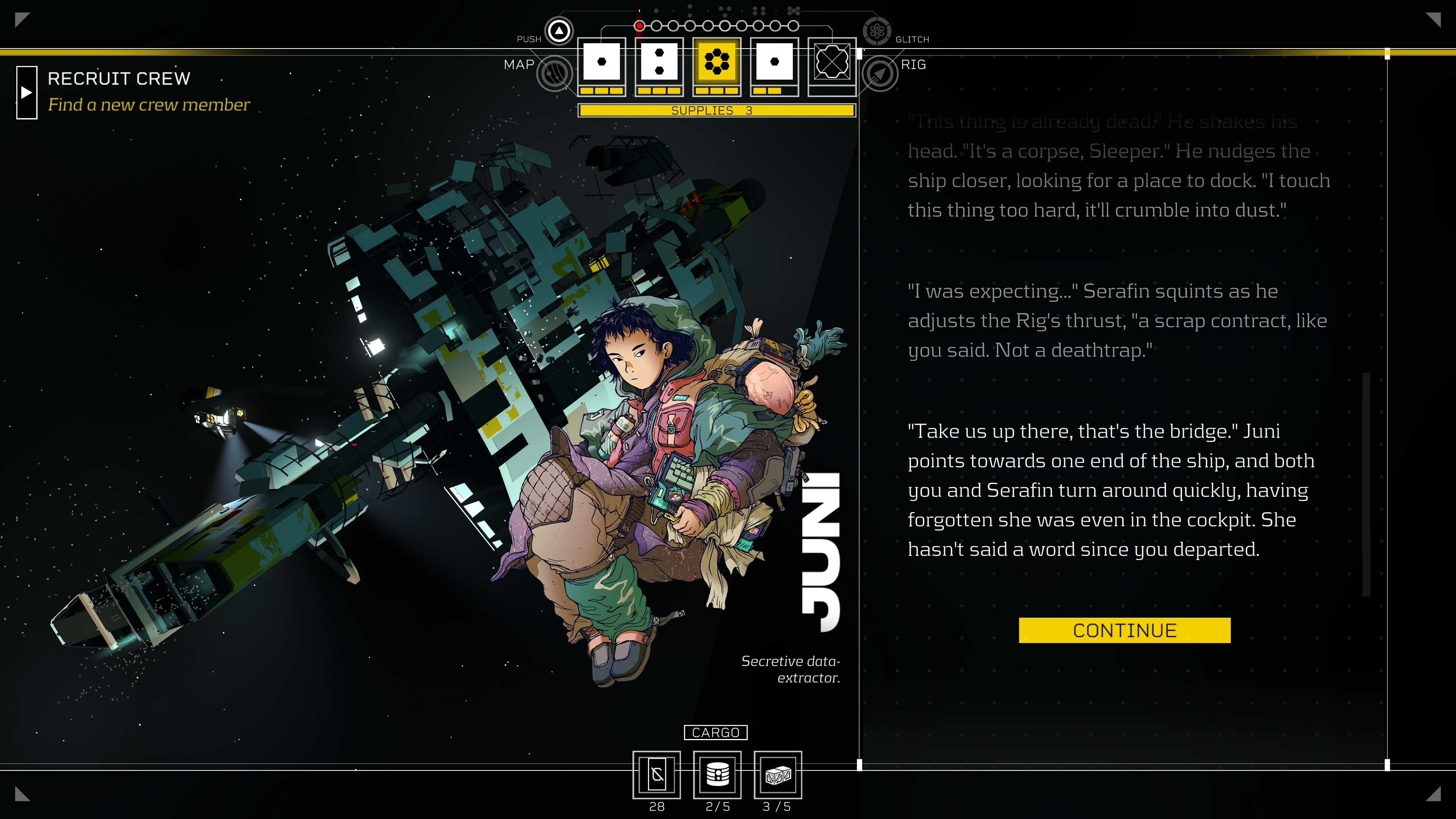Select the crates cargo icon
The height and width of the screenshot is (819, 1456).
778,774
